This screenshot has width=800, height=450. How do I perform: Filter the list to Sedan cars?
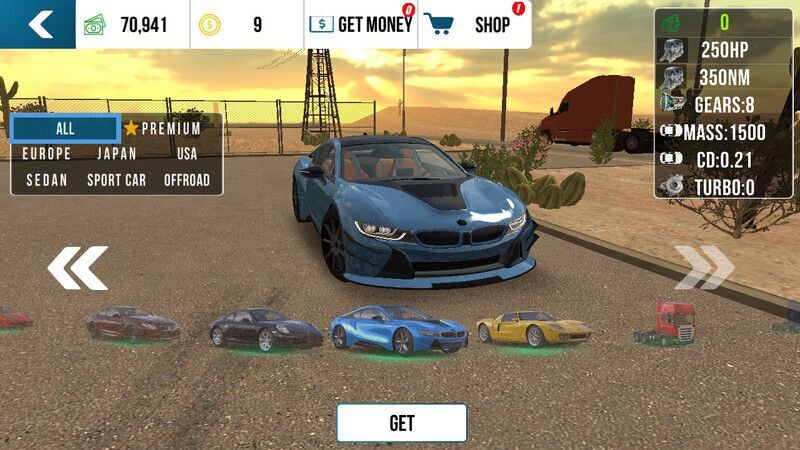(x=46, y=180)
